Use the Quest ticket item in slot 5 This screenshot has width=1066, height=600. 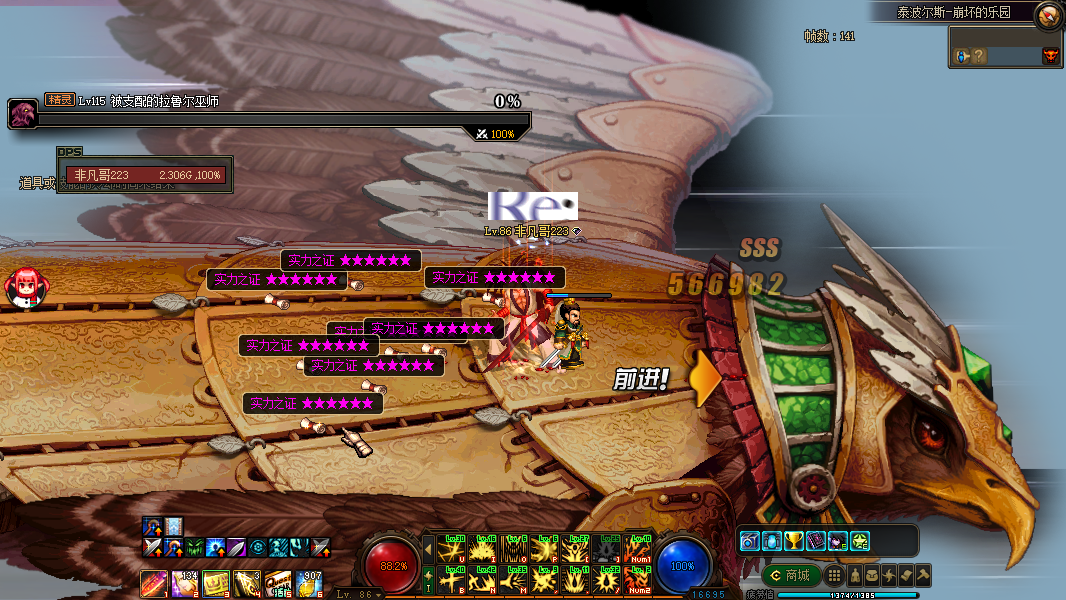tap(278, 583)
